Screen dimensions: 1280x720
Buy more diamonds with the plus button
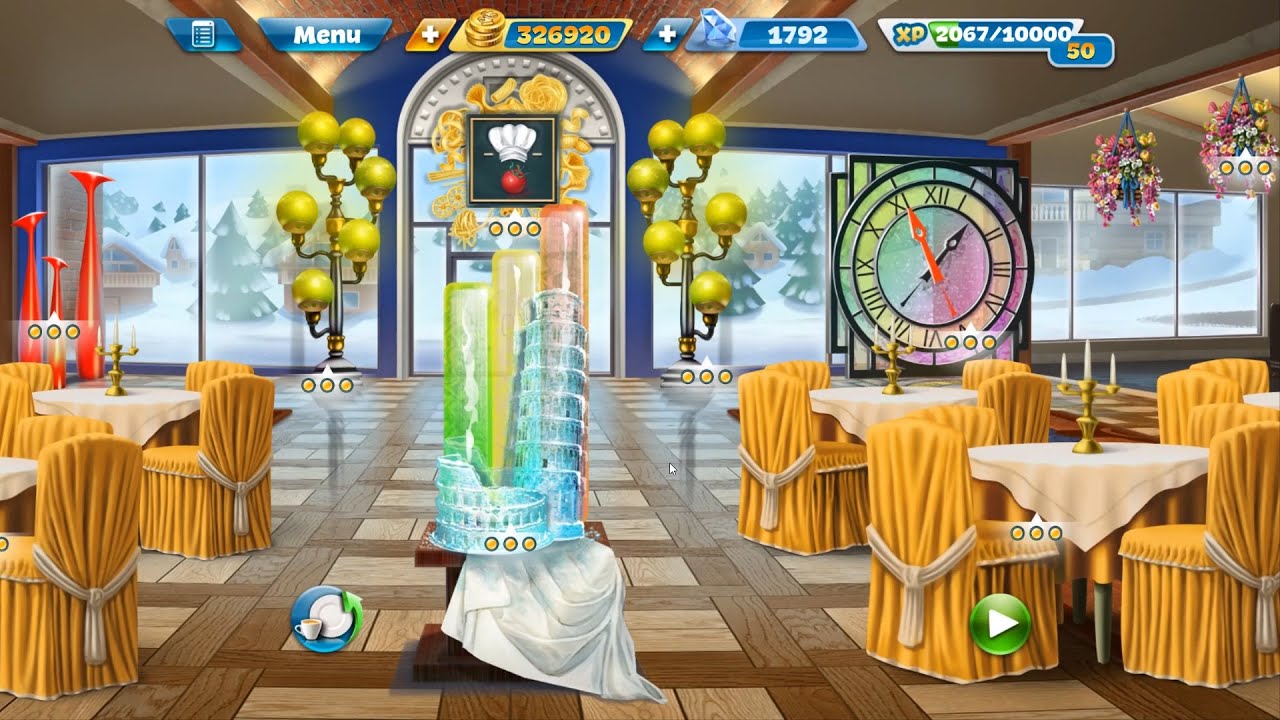click(666, 35)
